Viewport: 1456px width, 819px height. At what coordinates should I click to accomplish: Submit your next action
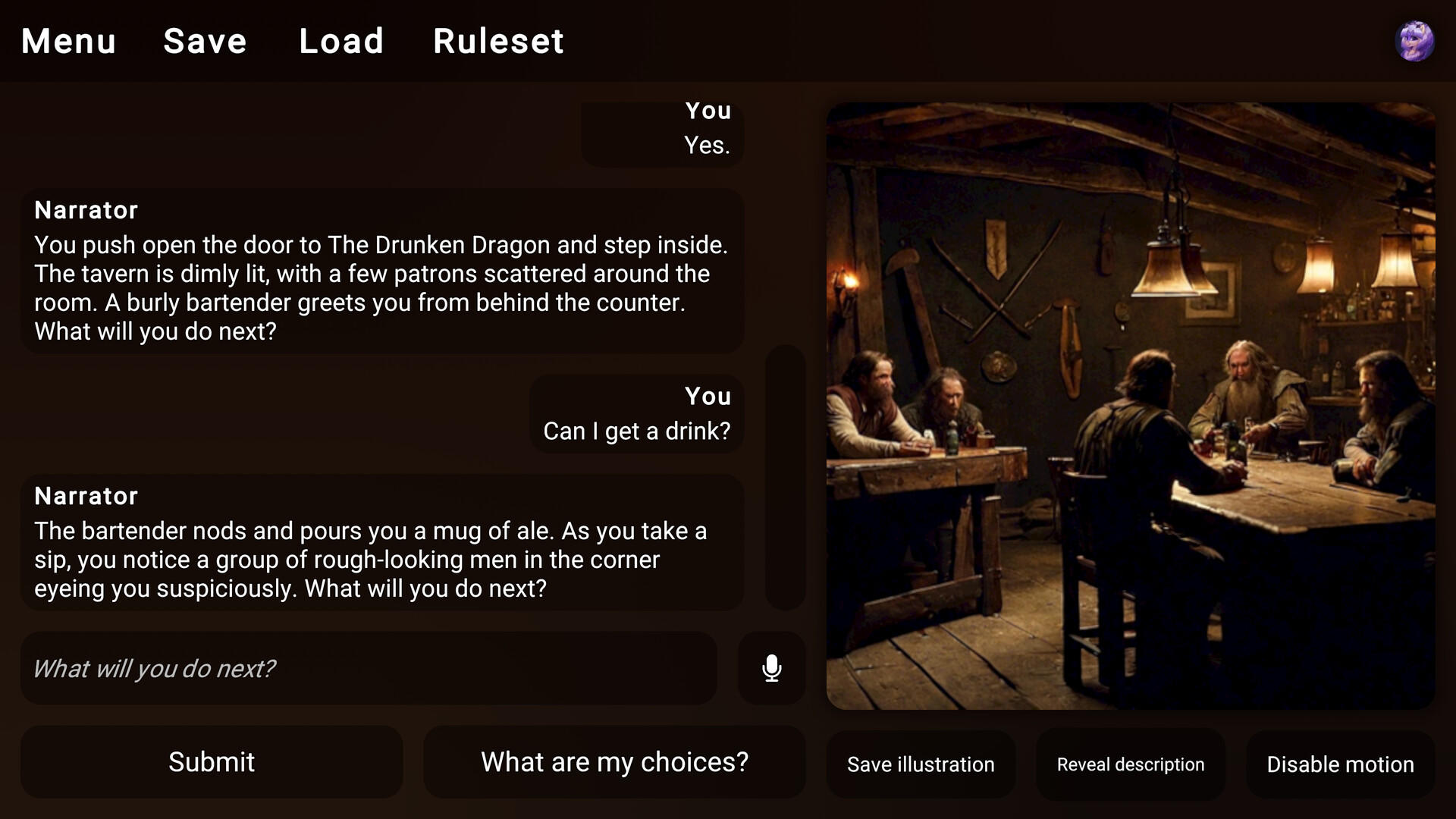coord(212,761)
